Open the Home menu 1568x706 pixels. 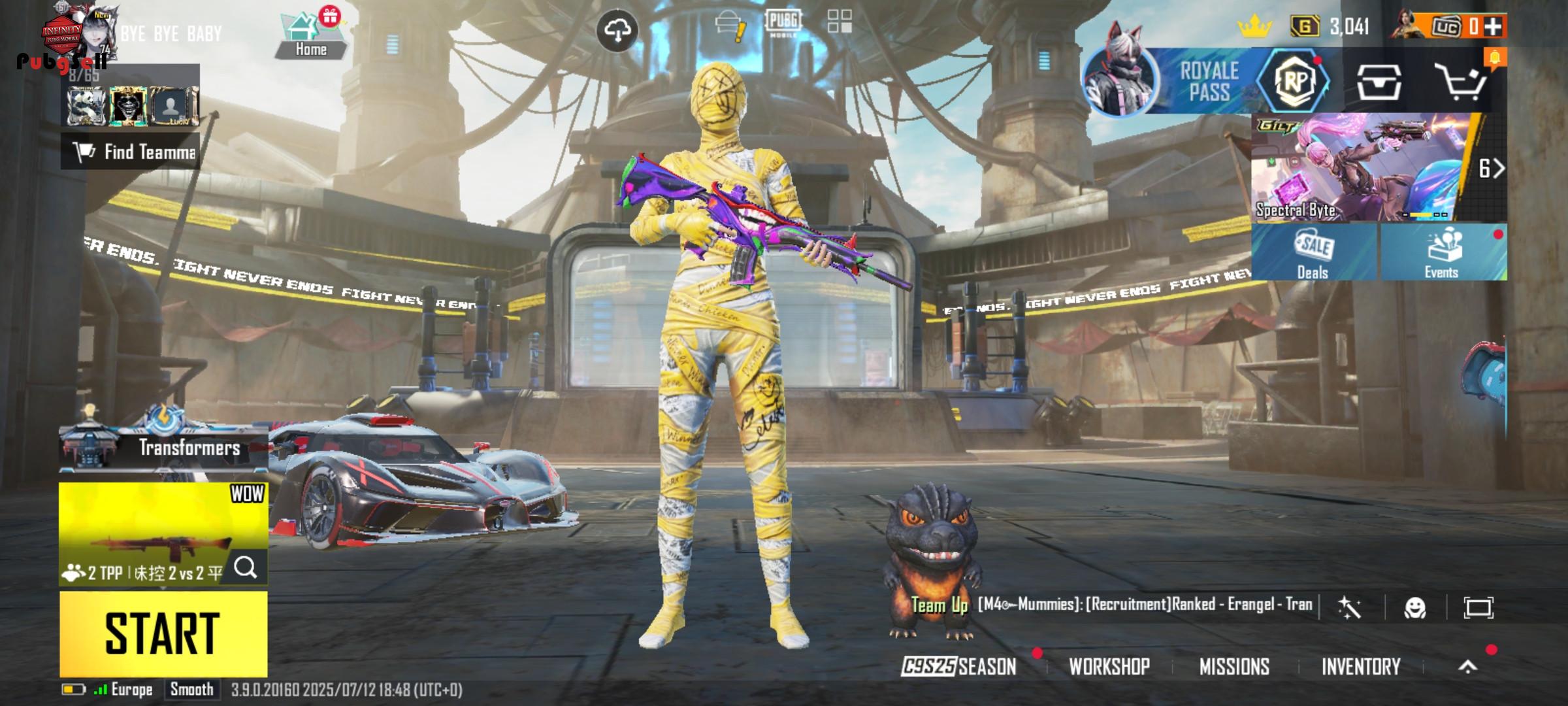tap(310, 37)
